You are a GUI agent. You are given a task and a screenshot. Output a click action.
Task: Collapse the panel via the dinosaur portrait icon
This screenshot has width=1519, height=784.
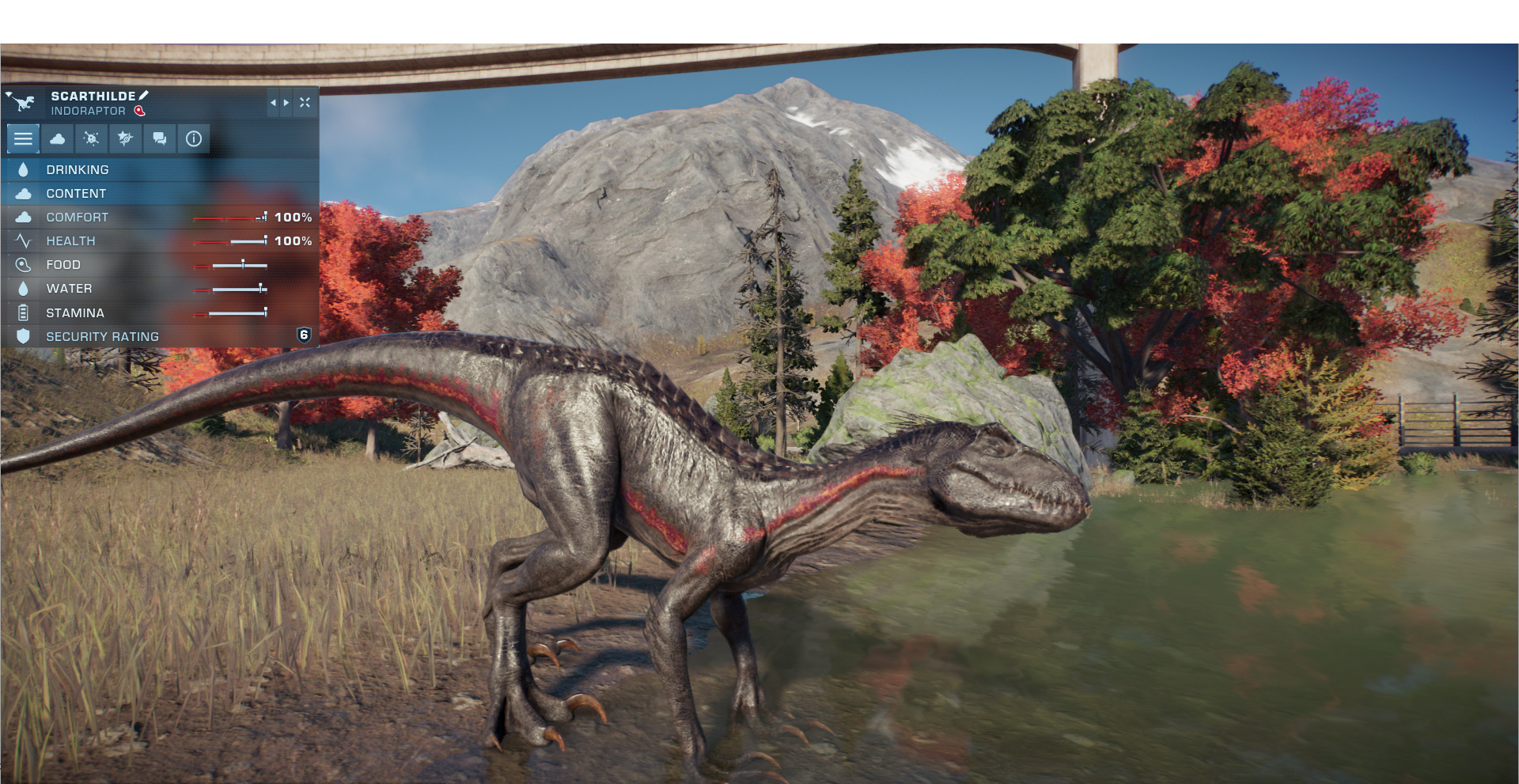[21, 102]
